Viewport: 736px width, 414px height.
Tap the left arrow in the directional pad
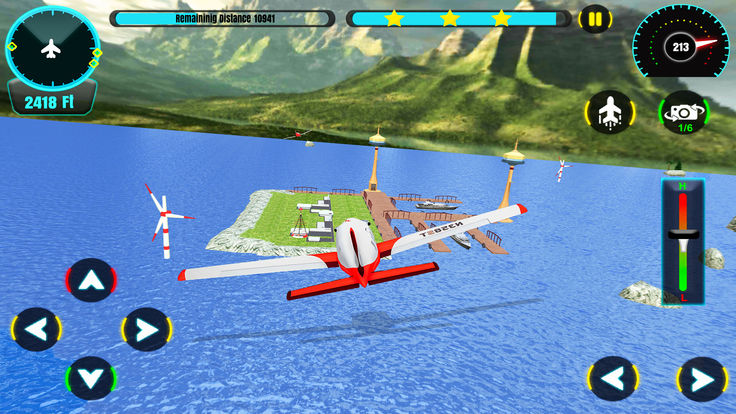(37, 329)
